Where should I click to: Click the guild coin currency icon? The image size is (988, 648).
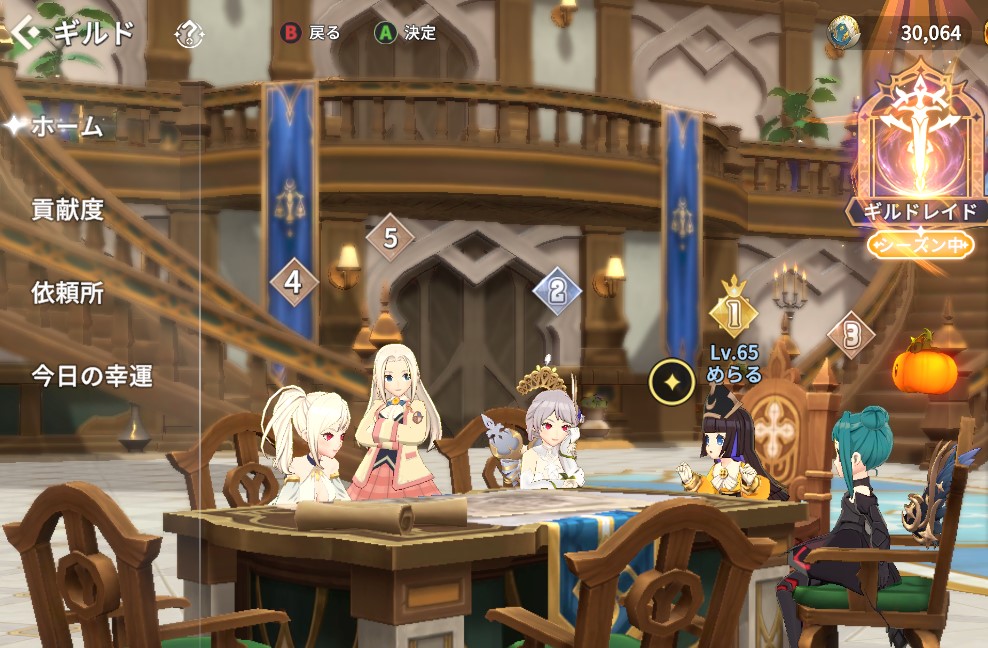coord(845,33)
